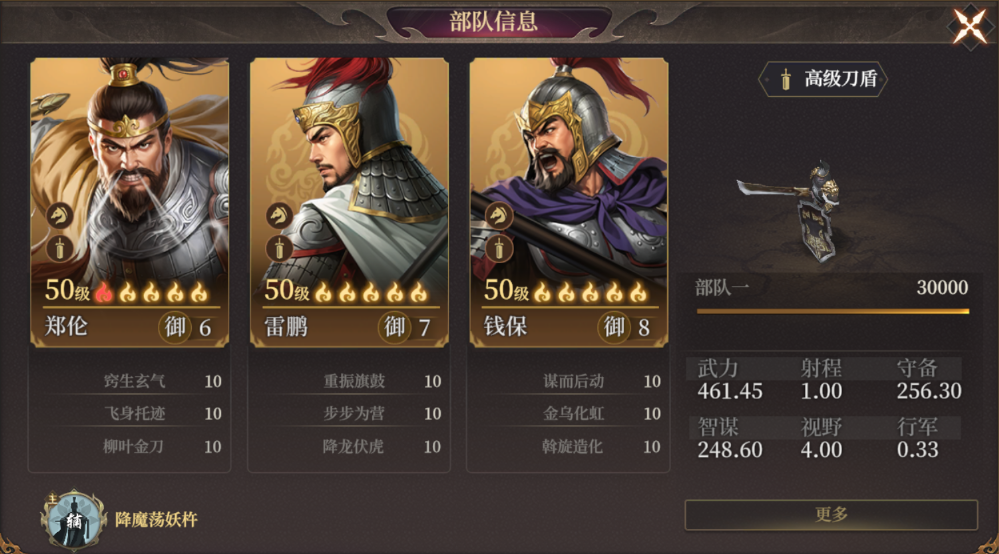Open the 更多 details button

[x=831, y=514]
